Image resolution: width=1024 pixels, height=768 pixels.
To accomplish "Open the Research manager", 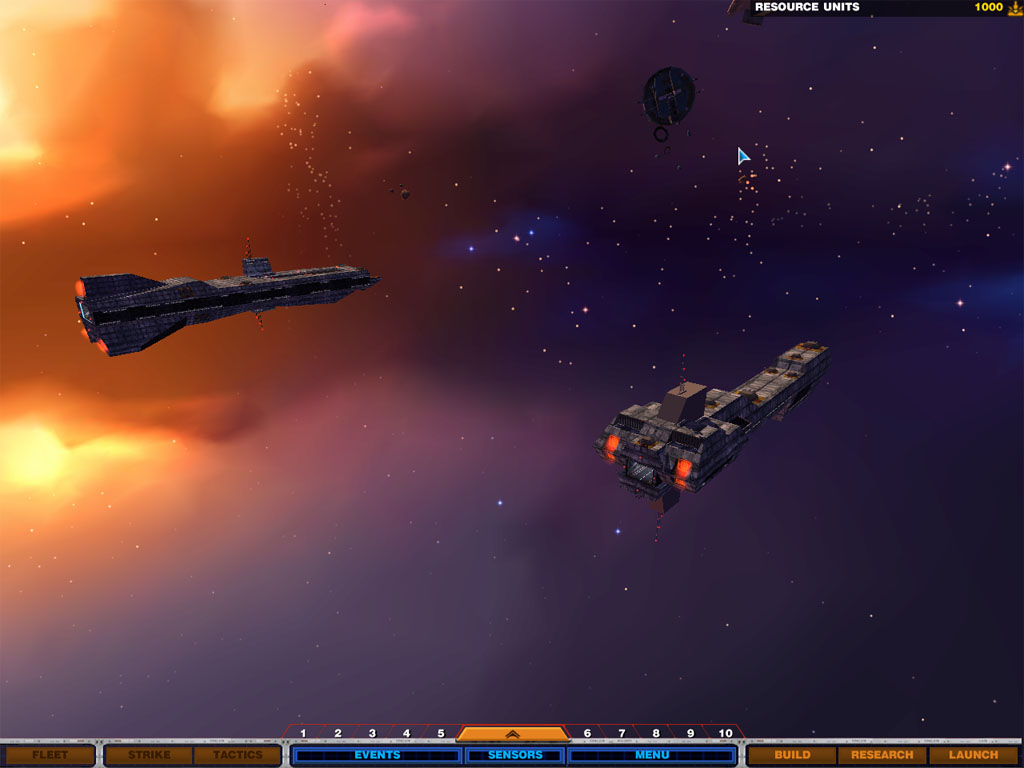I will click(882, 755).
